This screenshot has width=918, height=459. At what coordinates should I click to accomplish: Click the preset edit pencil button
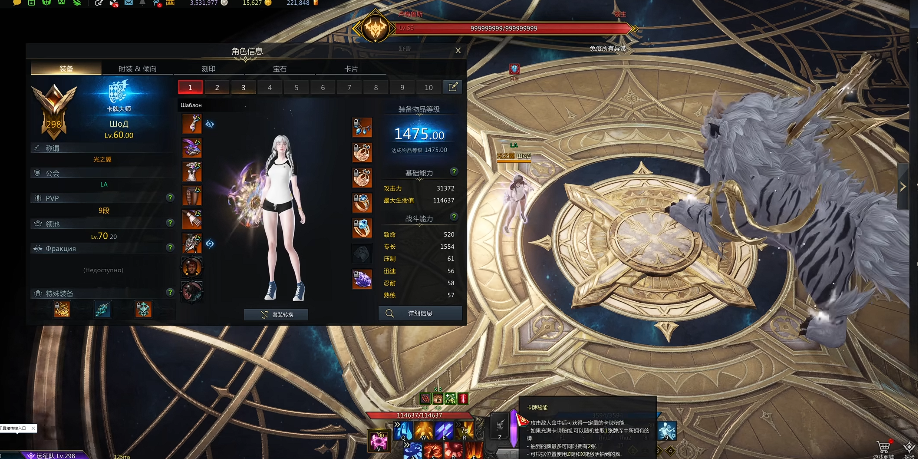tap(453, 87)
